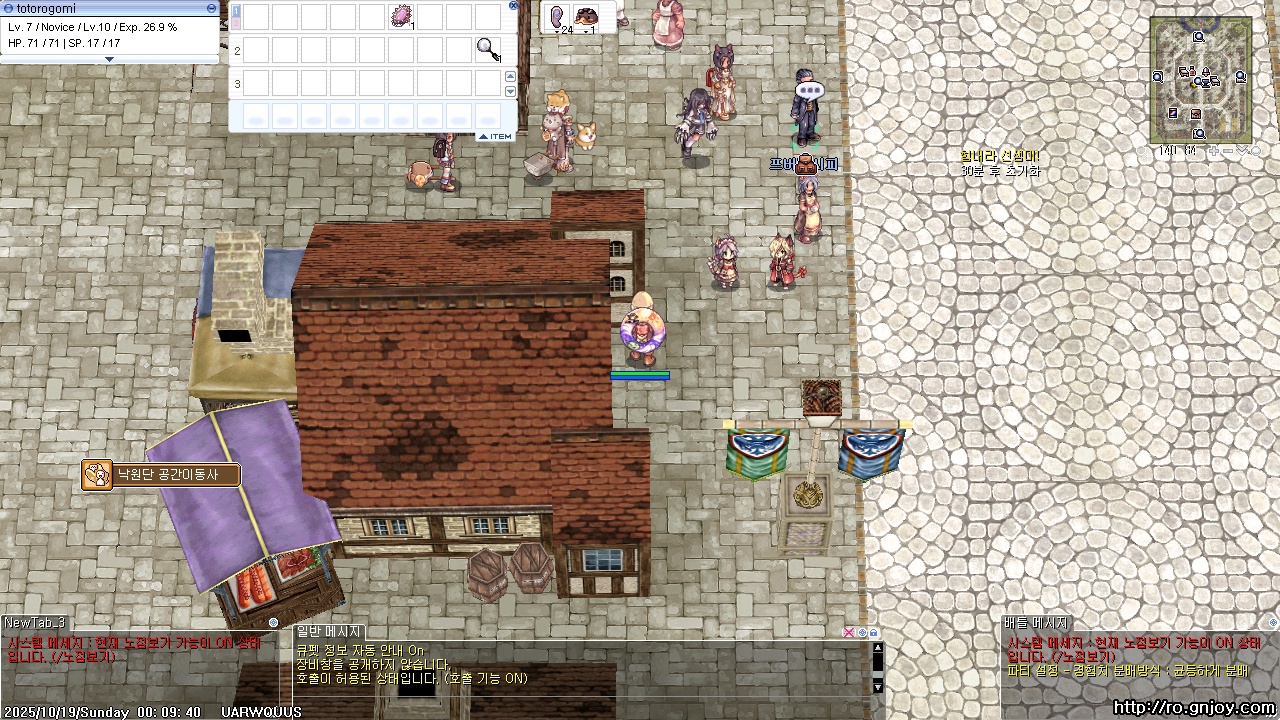The image size is (1280, 720).
Task: Expand the status window's bottom arrow
Action: 110,59
